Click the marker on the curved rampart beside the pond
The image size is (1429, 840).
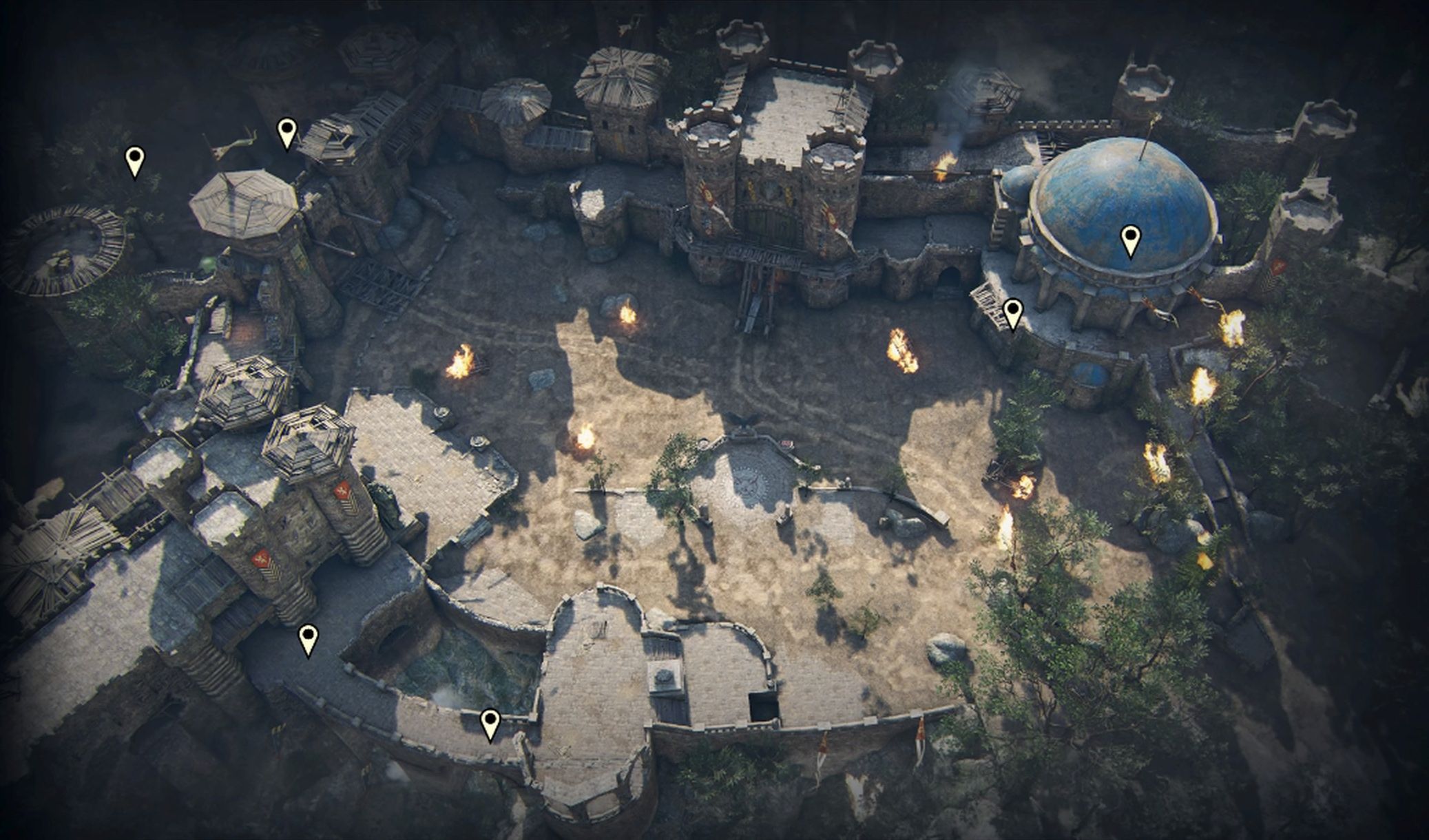click(x=490, y=722)
